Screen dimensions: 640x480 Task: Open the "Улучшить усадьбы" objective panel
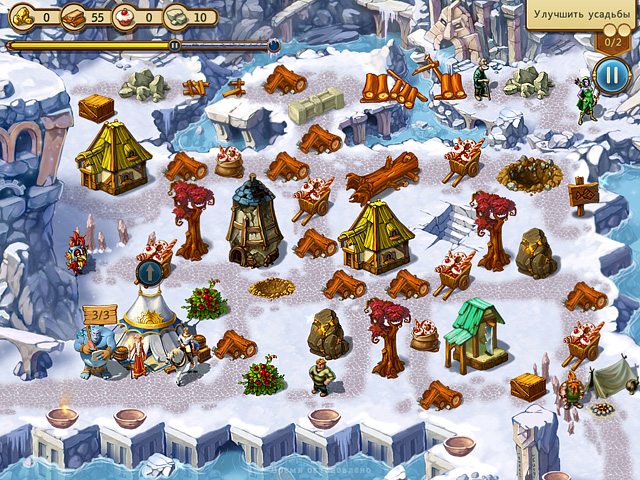[x=583, y=16]
